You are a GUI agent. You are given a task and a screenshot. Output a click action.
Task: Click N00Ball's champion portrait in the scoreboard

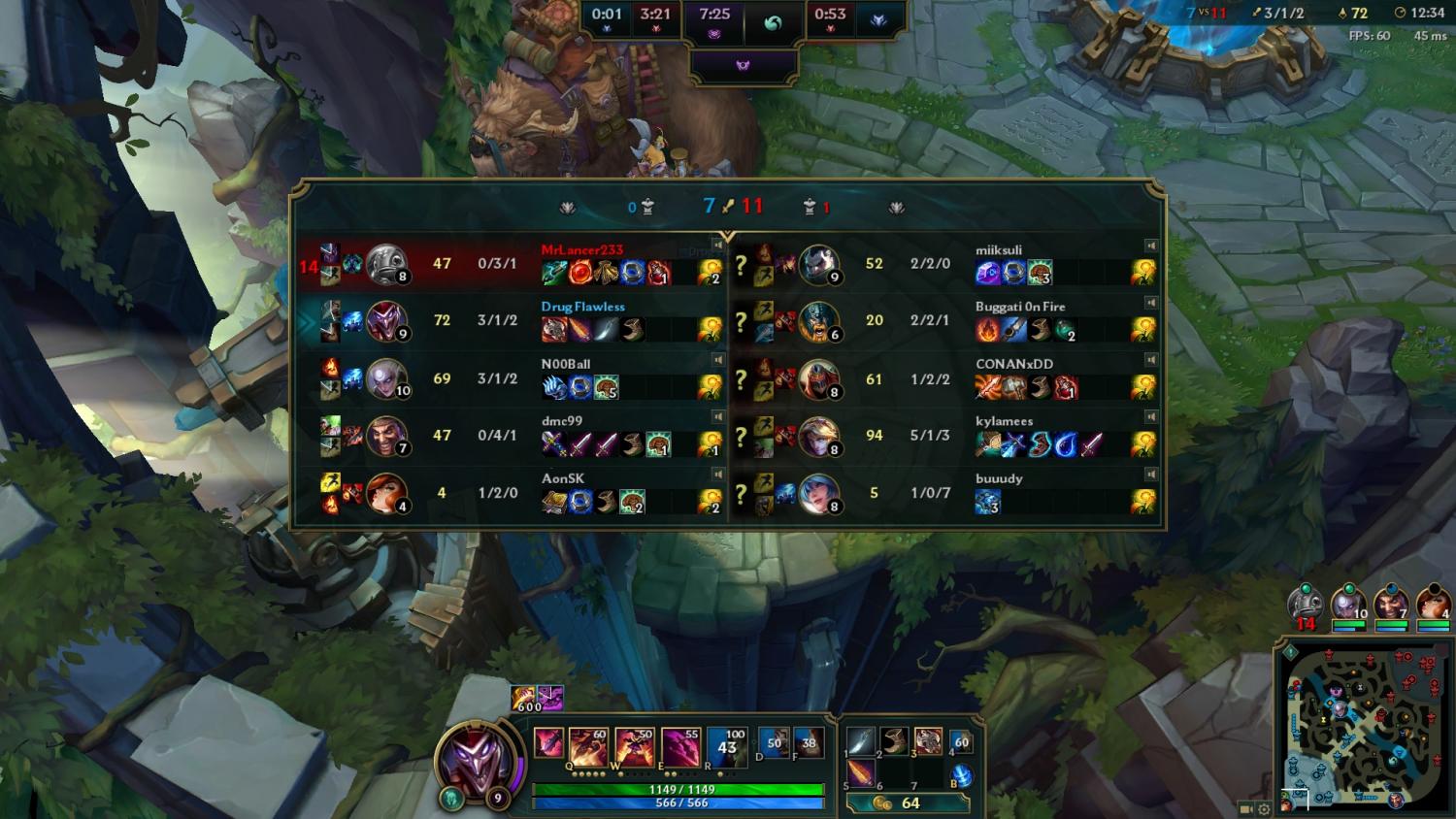coord(385,378)
